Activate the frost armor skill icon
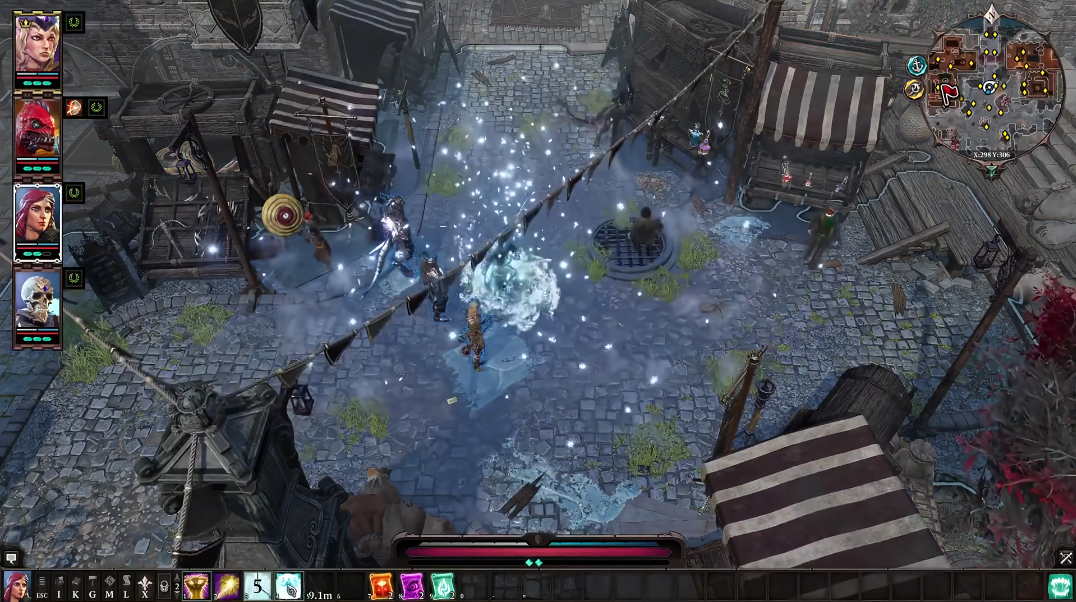Screen dimensions: 1076x602 click(x=289, y=586)
